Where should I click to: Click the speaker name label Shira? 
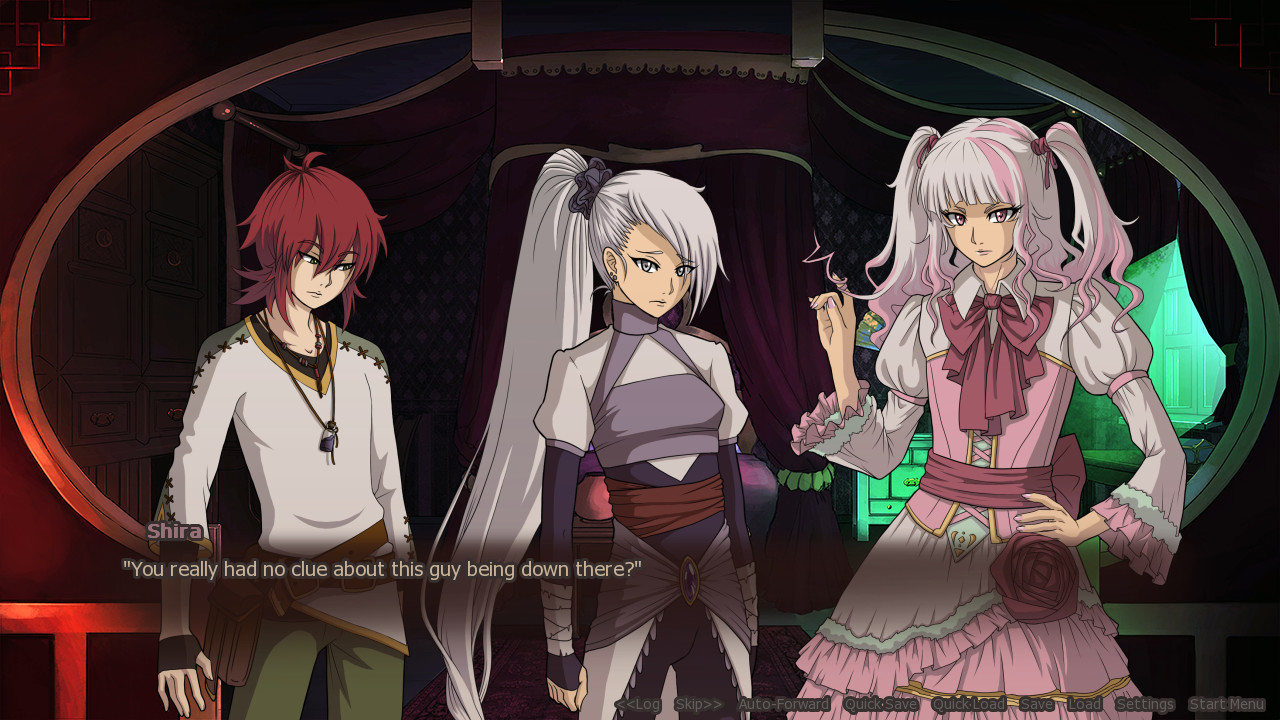pos(174,531)
